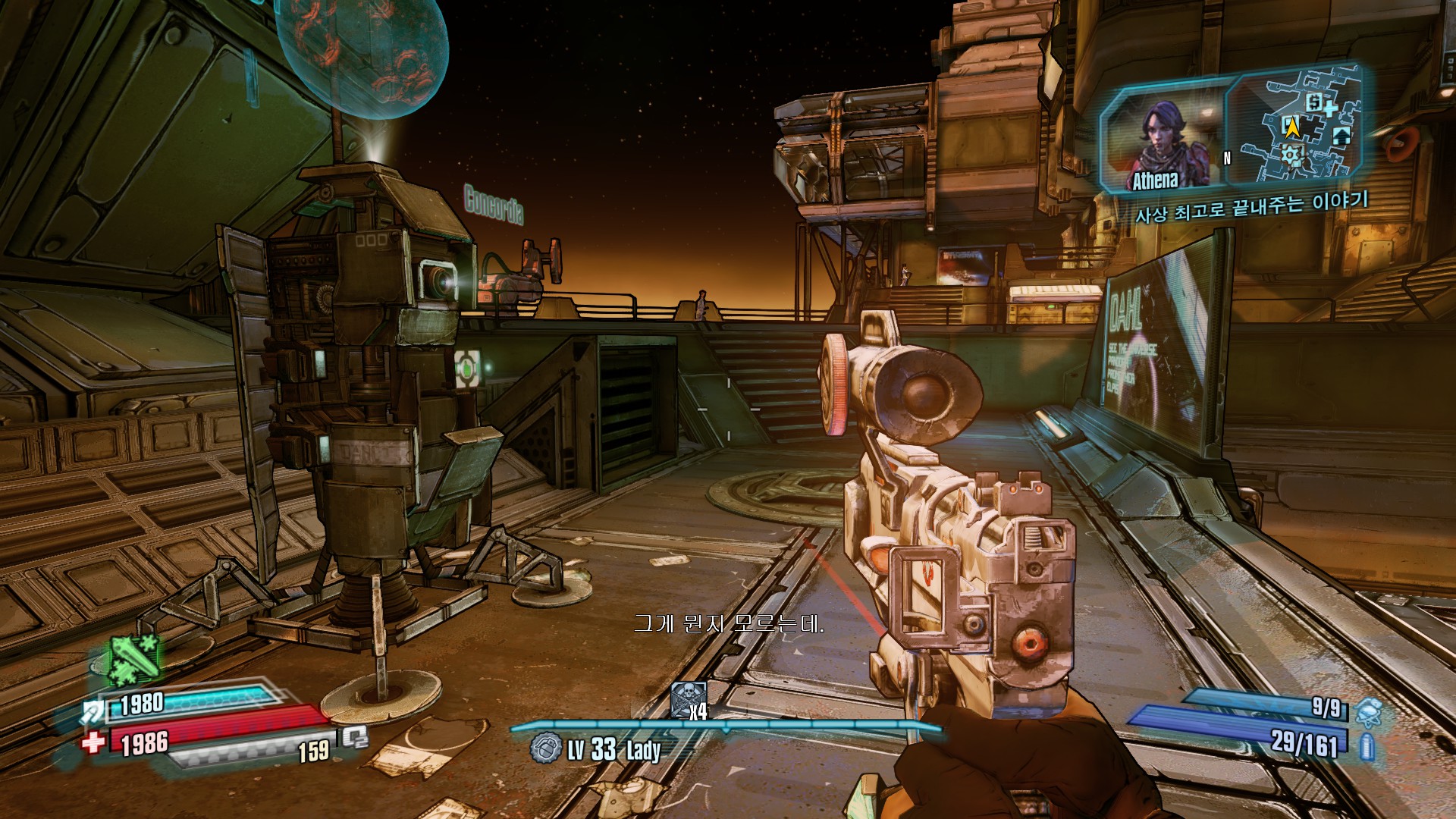Click the shield icon beside 1980
Screen dimensions: 1456x819
[x=96, y=711]
